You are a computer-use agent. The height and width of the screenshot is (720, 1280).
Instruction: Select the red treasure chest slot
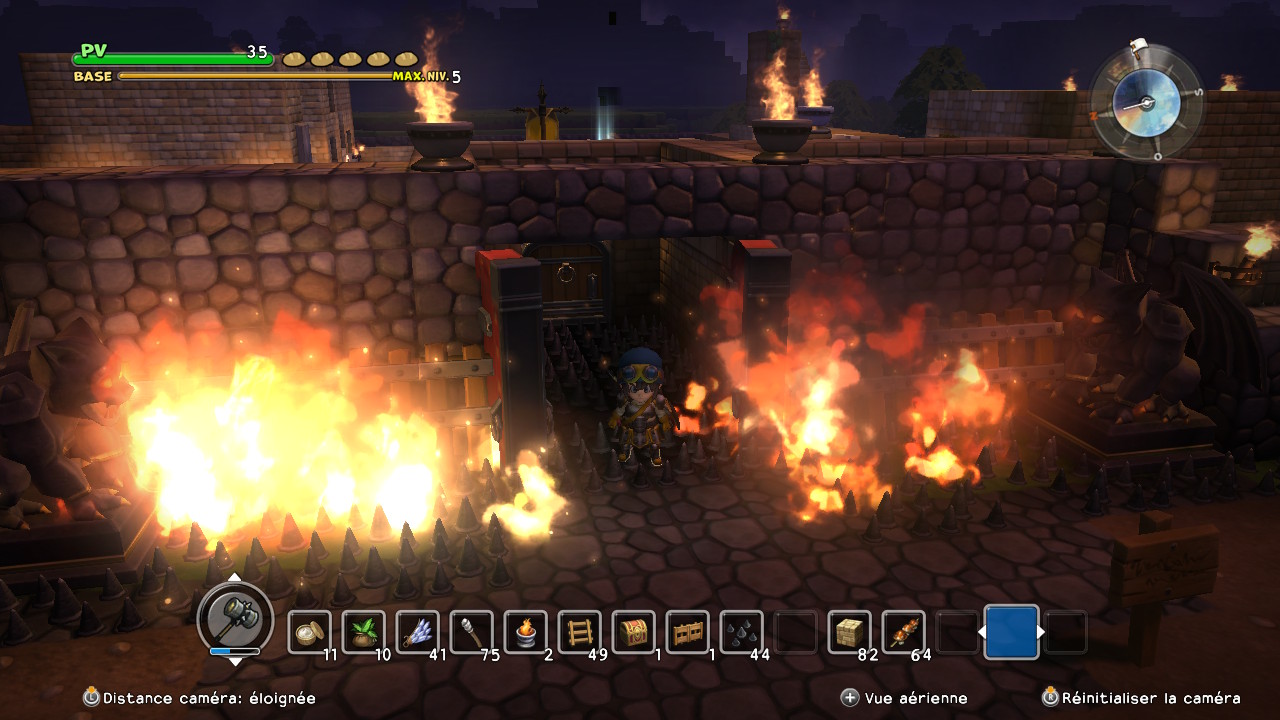(634, 632)
